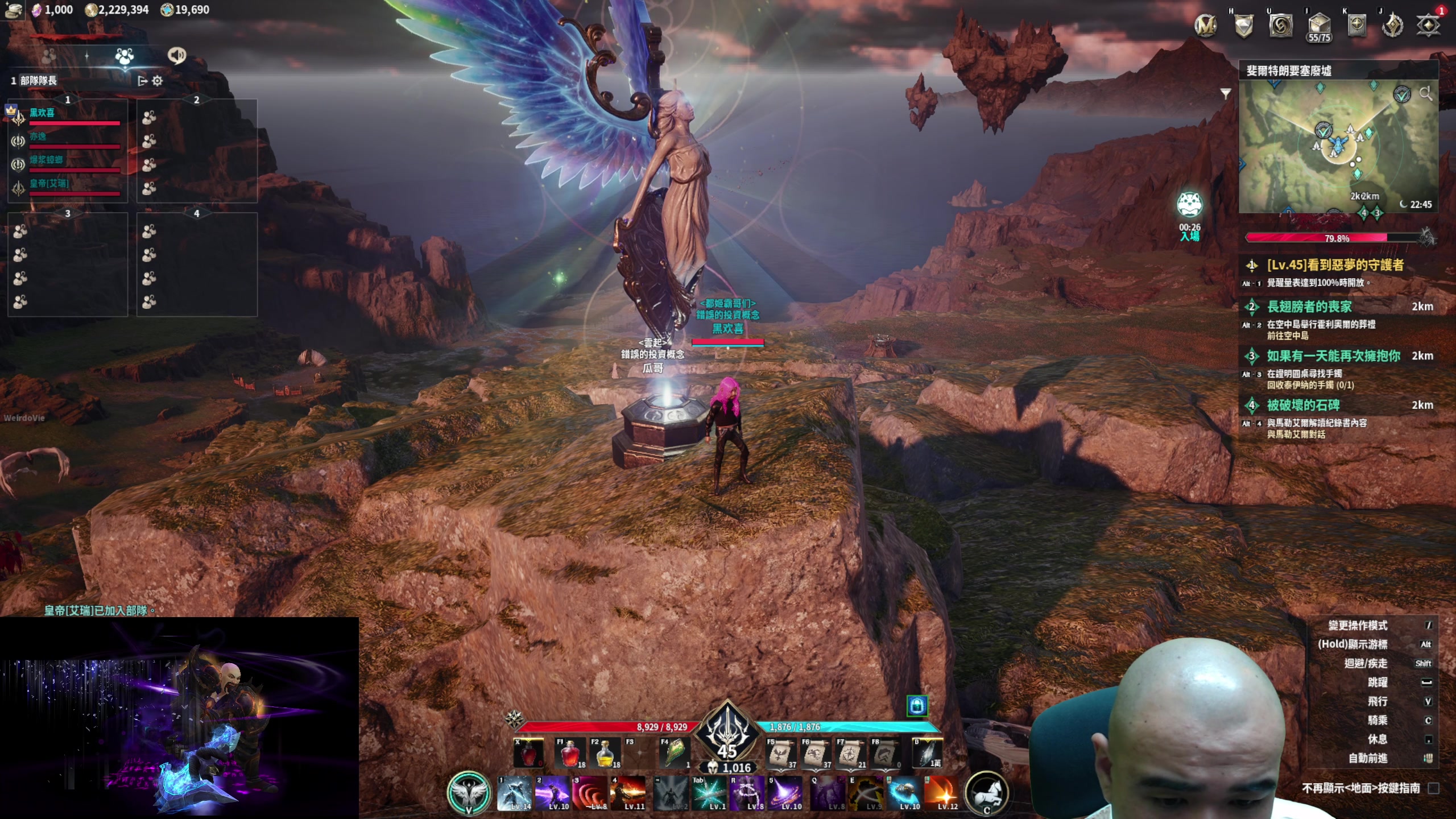The height and width of the screenshot is (819, 1456).
Task: Activate the icy slash skill Lv.14
Action: coord(514,793)
